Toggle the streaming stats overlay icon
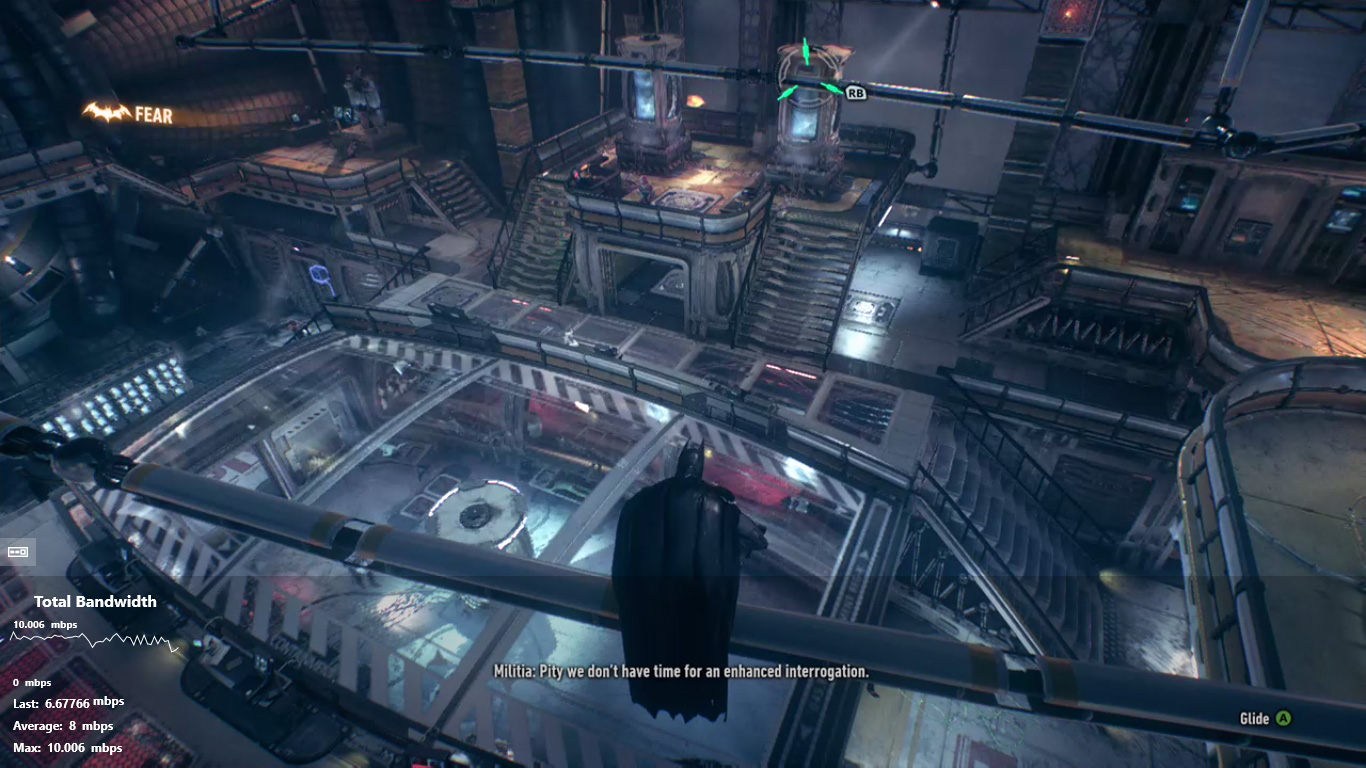This screenshot has width=1366, height=768. pyautogui.click(x=19, y=551)
